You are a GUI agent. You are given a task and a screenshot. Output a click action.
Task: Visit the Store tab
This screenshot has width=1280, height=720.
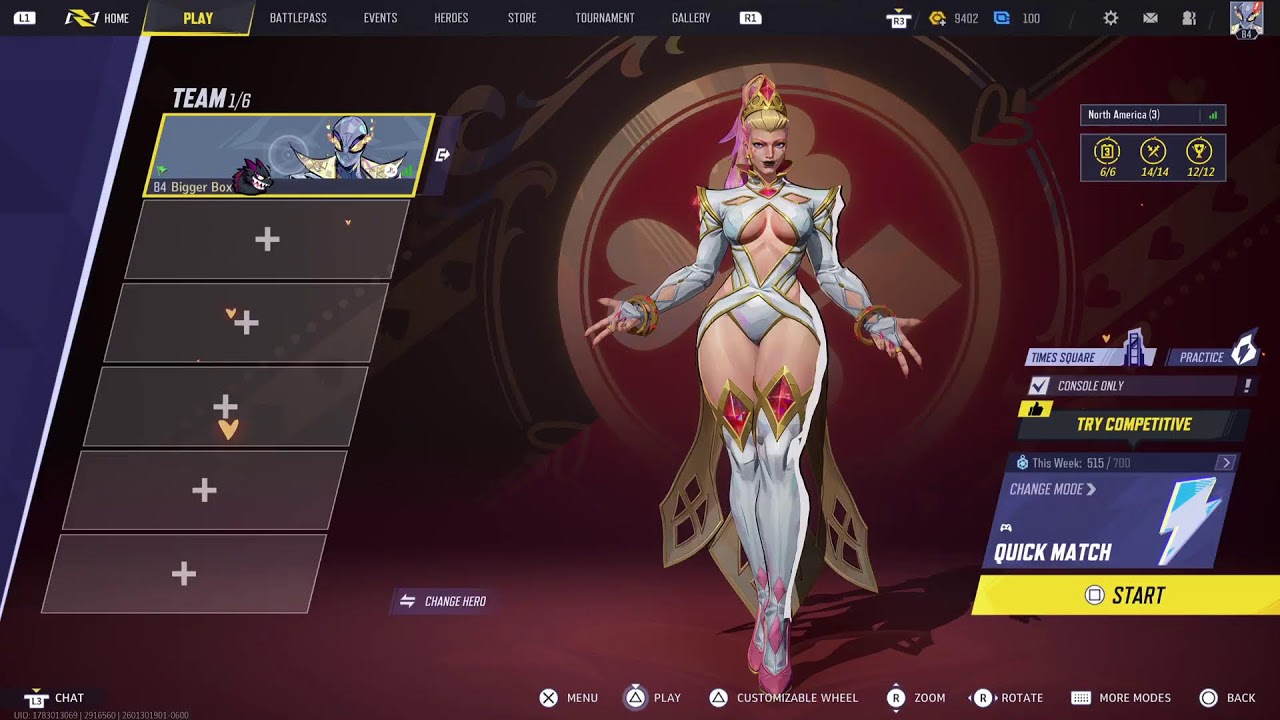522,18
